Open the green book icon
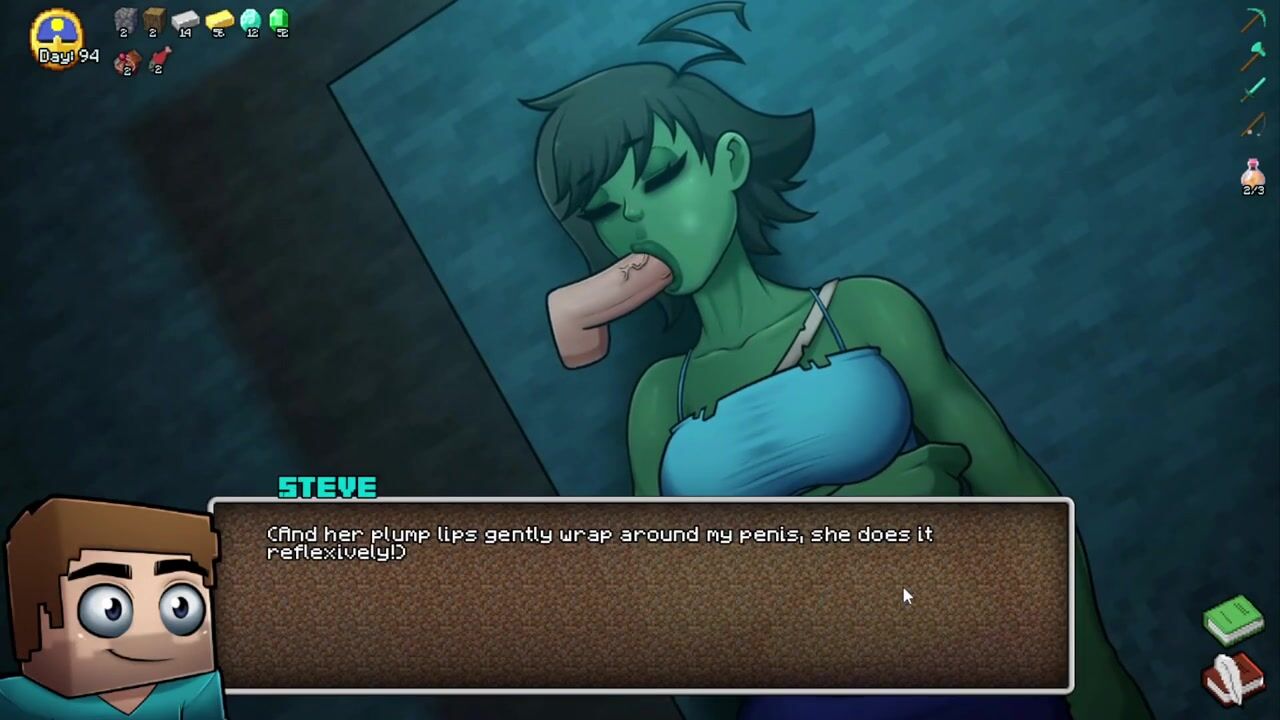 (x=1233, y=618)
